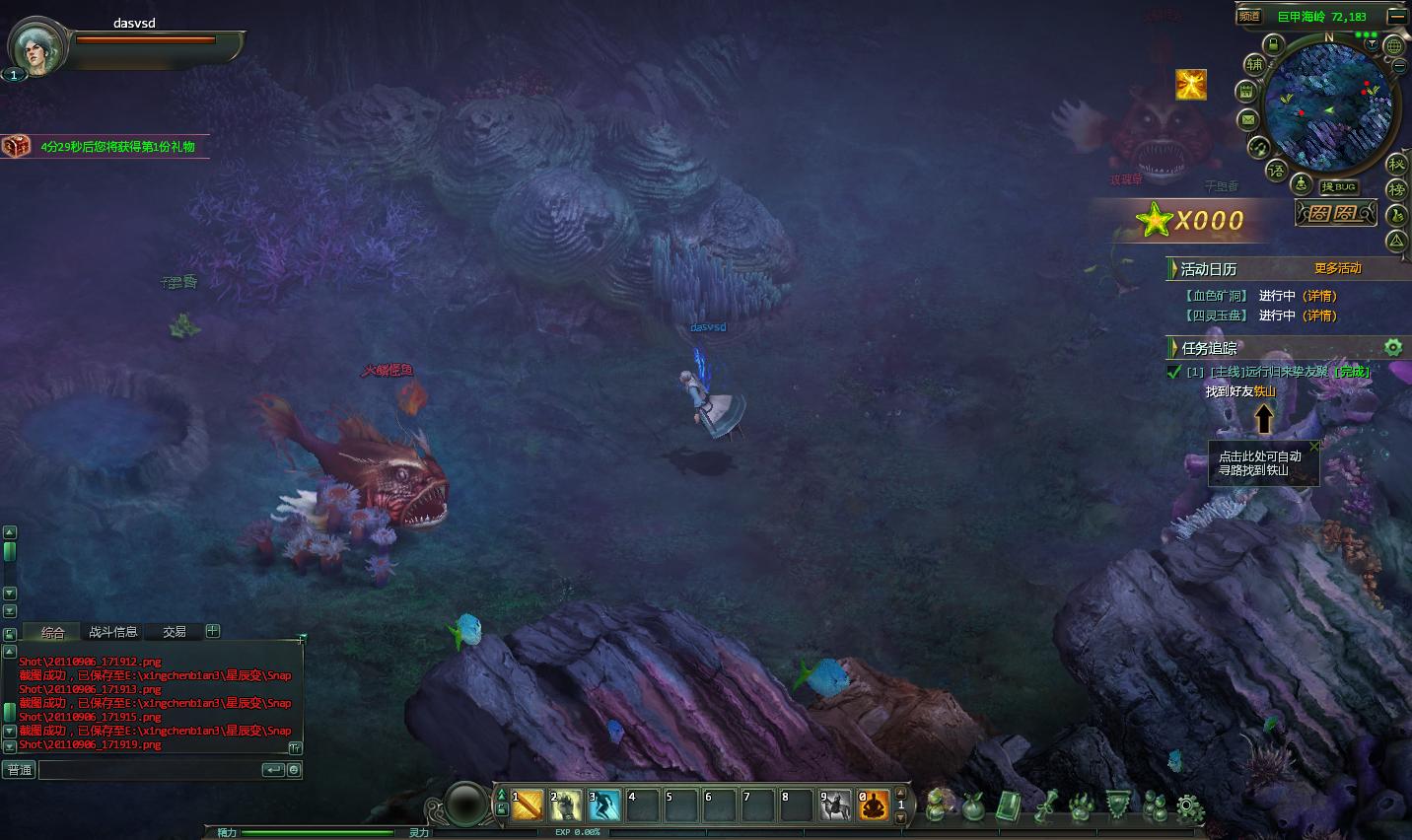The image size is (1412, 840).
Task: Open the 普通 chat channel selector
Action: click(x=20, y=770)
